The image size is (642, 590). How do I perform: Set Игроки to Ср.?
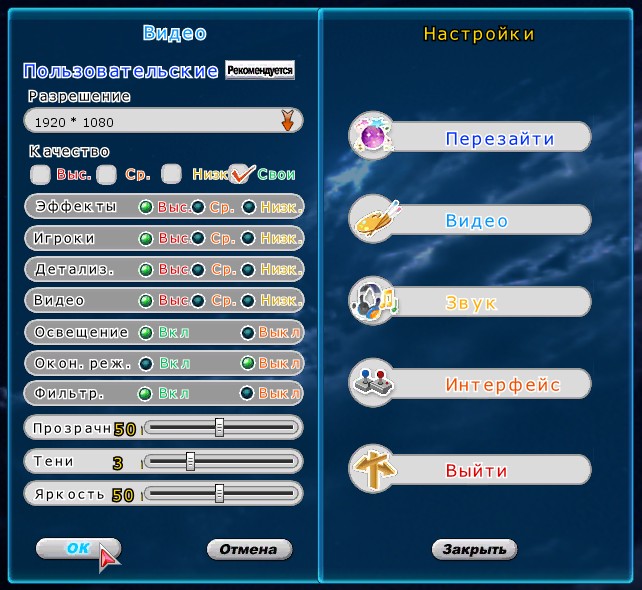click(x=198, y=239)
